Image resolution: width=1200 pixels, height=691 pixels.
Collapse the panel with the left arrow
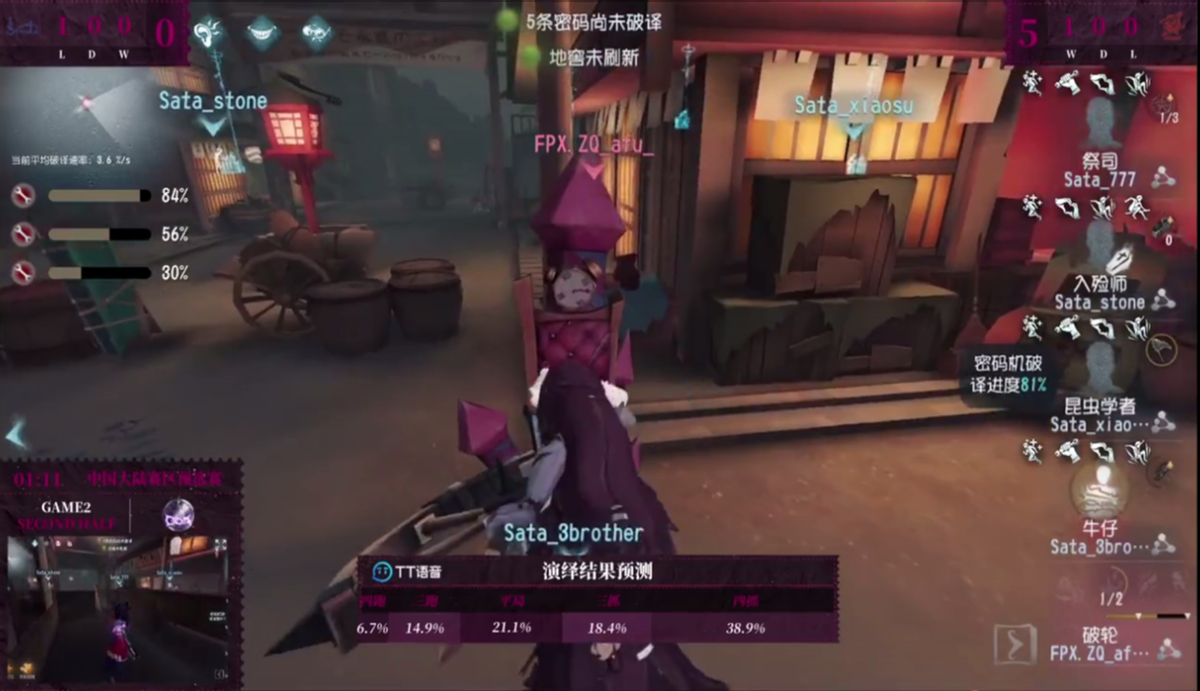tap(16, 434)
